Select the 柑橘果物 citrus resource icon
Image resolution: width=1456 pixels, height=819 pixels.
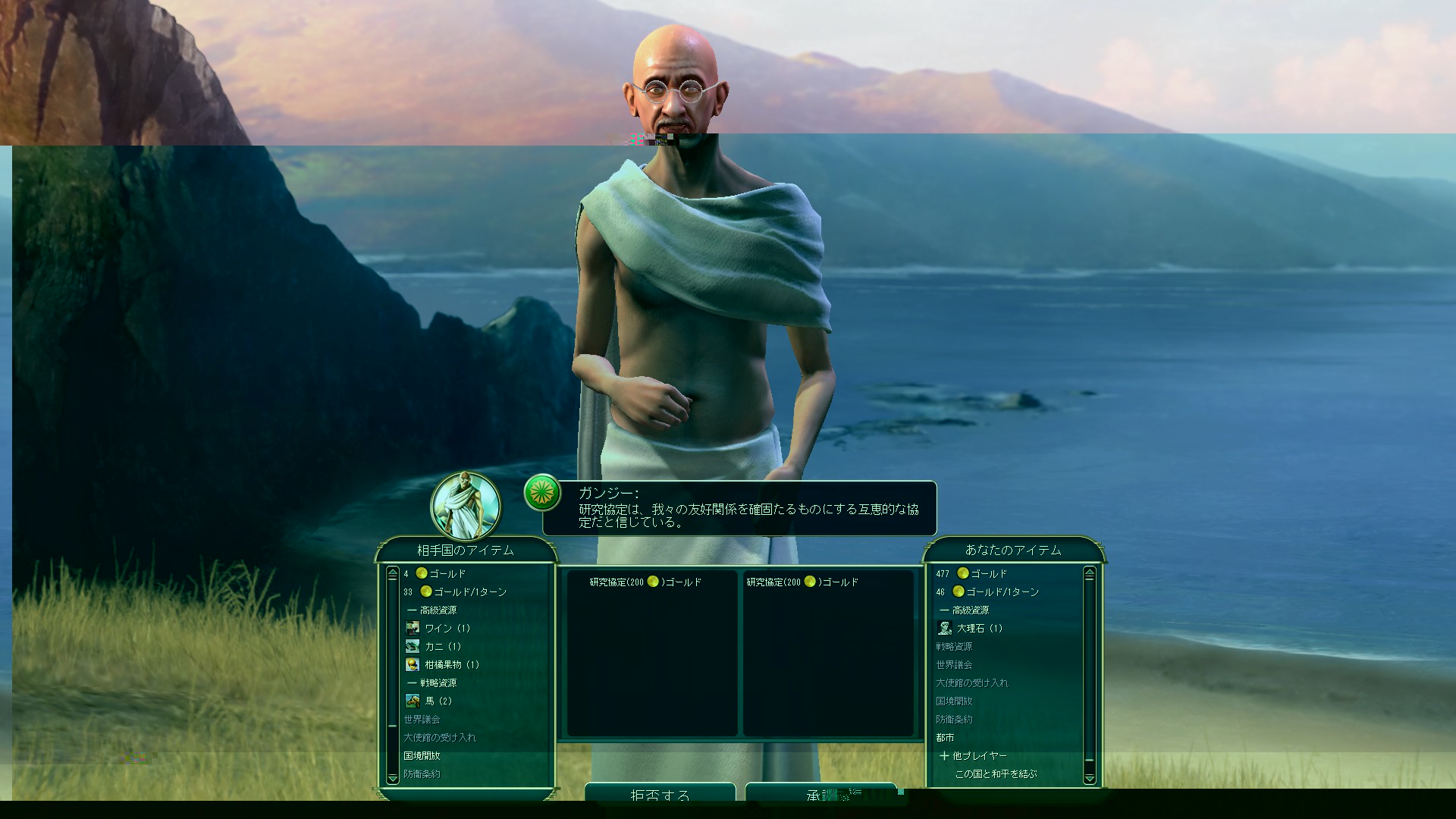[413, 664]
